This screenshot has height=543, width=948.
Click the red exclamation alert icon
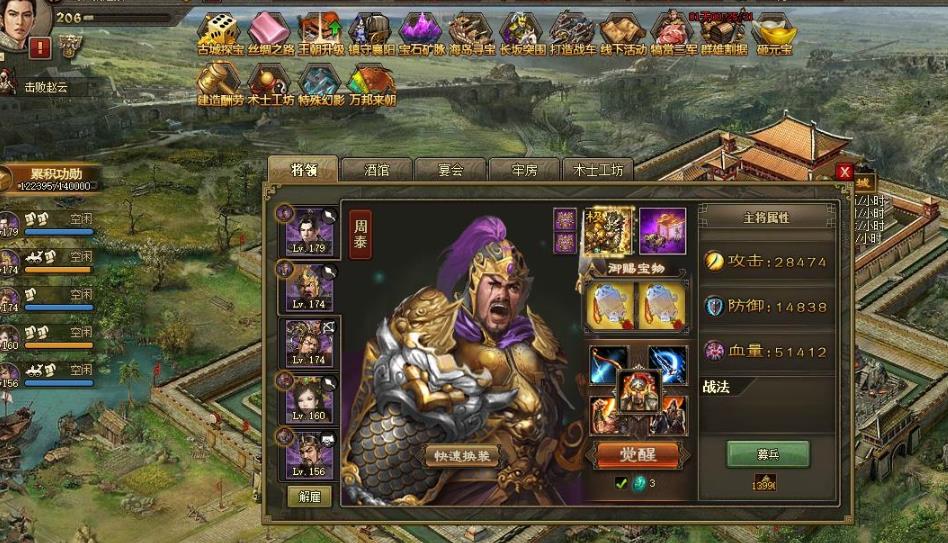pos(40,47)
